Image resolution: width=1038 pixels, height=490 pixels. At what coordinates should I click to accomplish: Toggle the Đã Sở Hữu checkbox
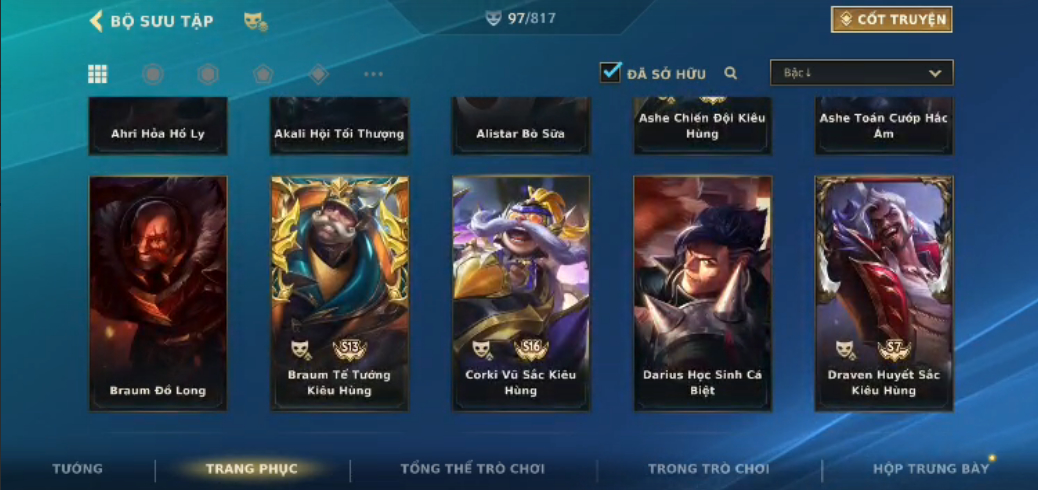point(610,73)
